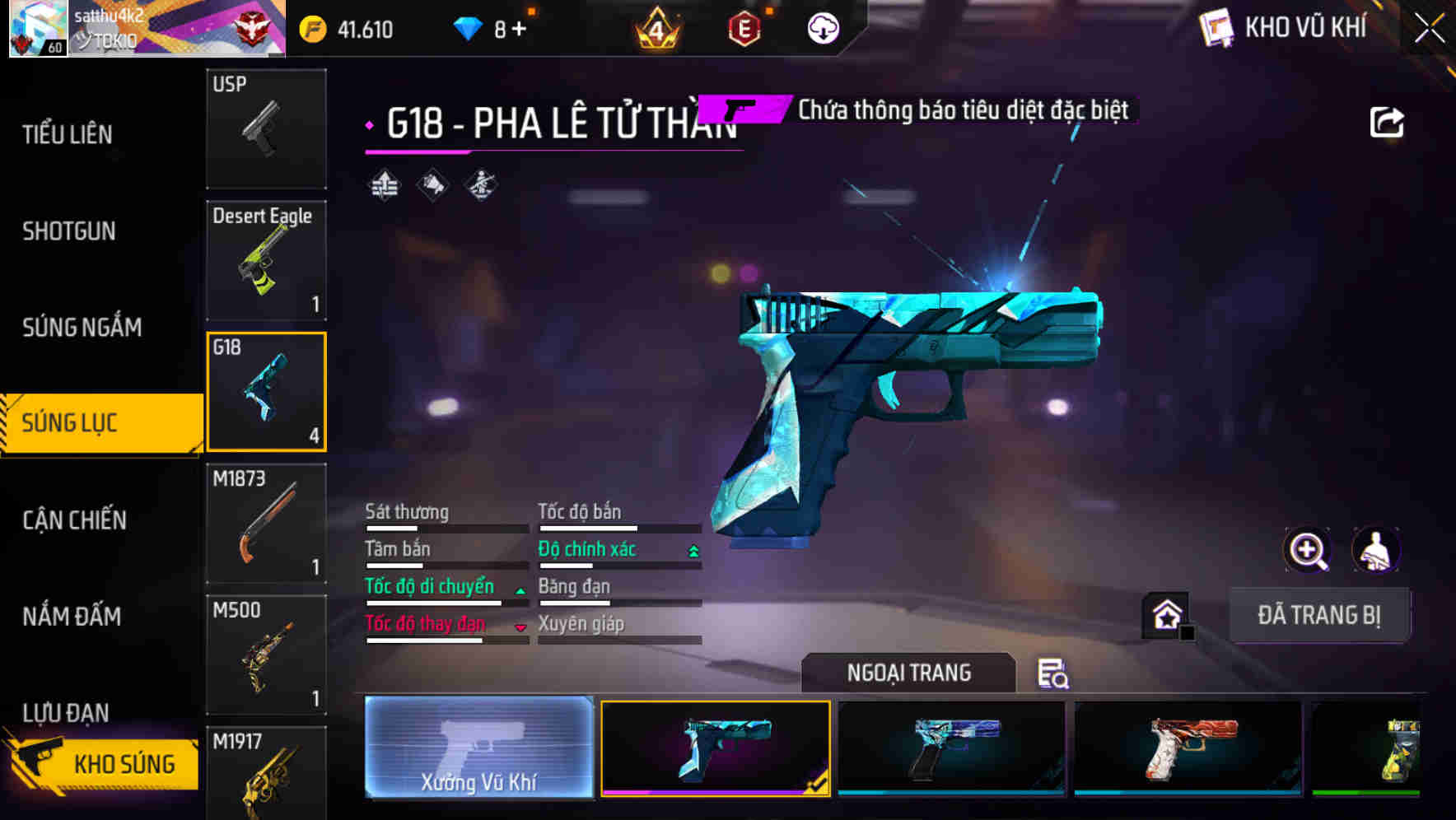Viewport: 1456px width, 820px height.
Task: Click the share arrow icon top right
Action: pos(1387,121)
